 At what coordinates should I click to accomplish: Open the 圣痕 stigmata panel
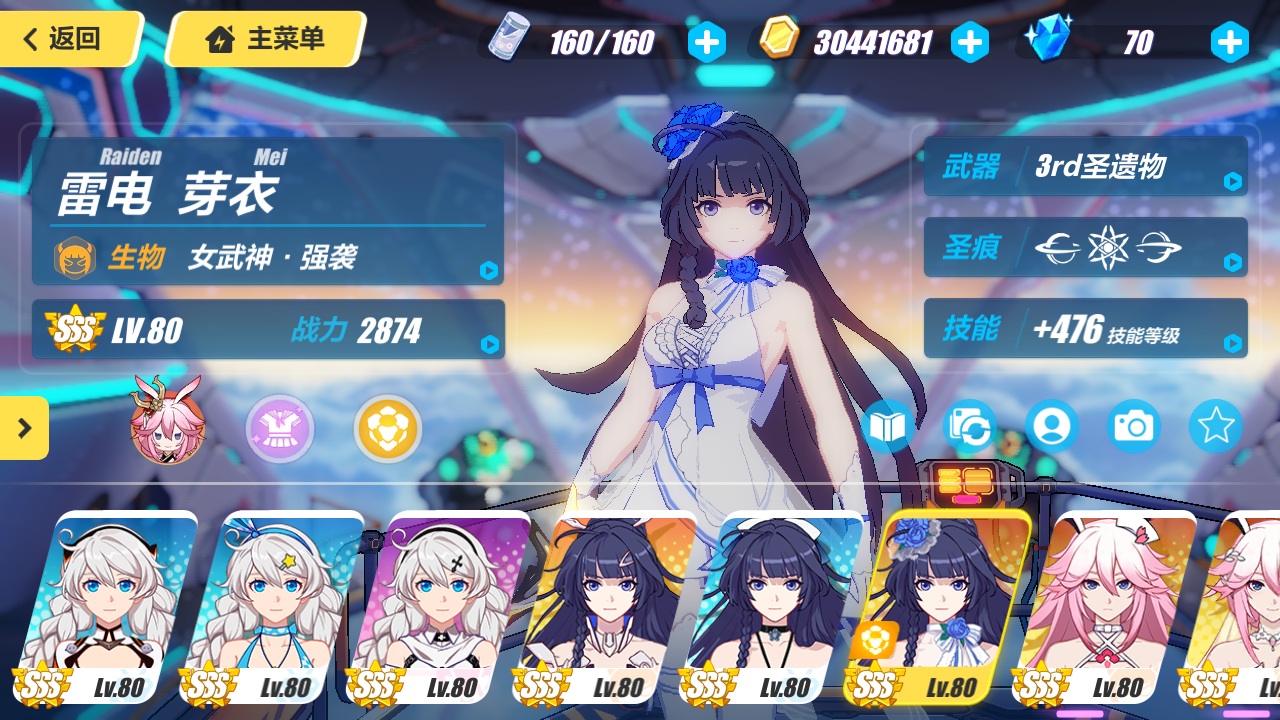click(1080, 247)
